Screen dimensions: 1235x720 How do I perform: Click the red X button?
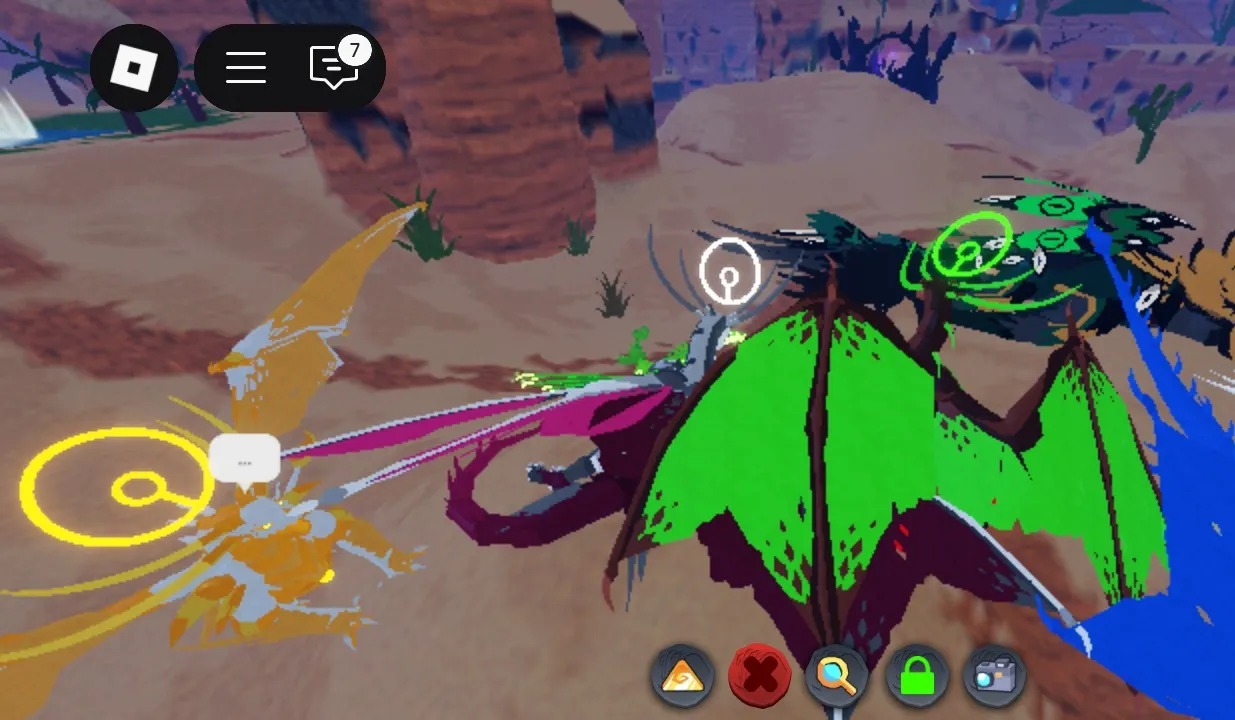point(761,677)
